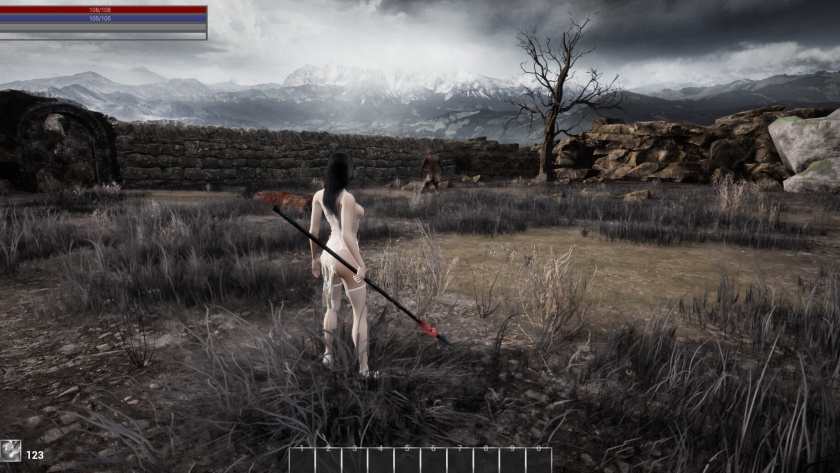Choose hotbar slot number 5
This screenshot has height=473, width=840.
(407, 460)
